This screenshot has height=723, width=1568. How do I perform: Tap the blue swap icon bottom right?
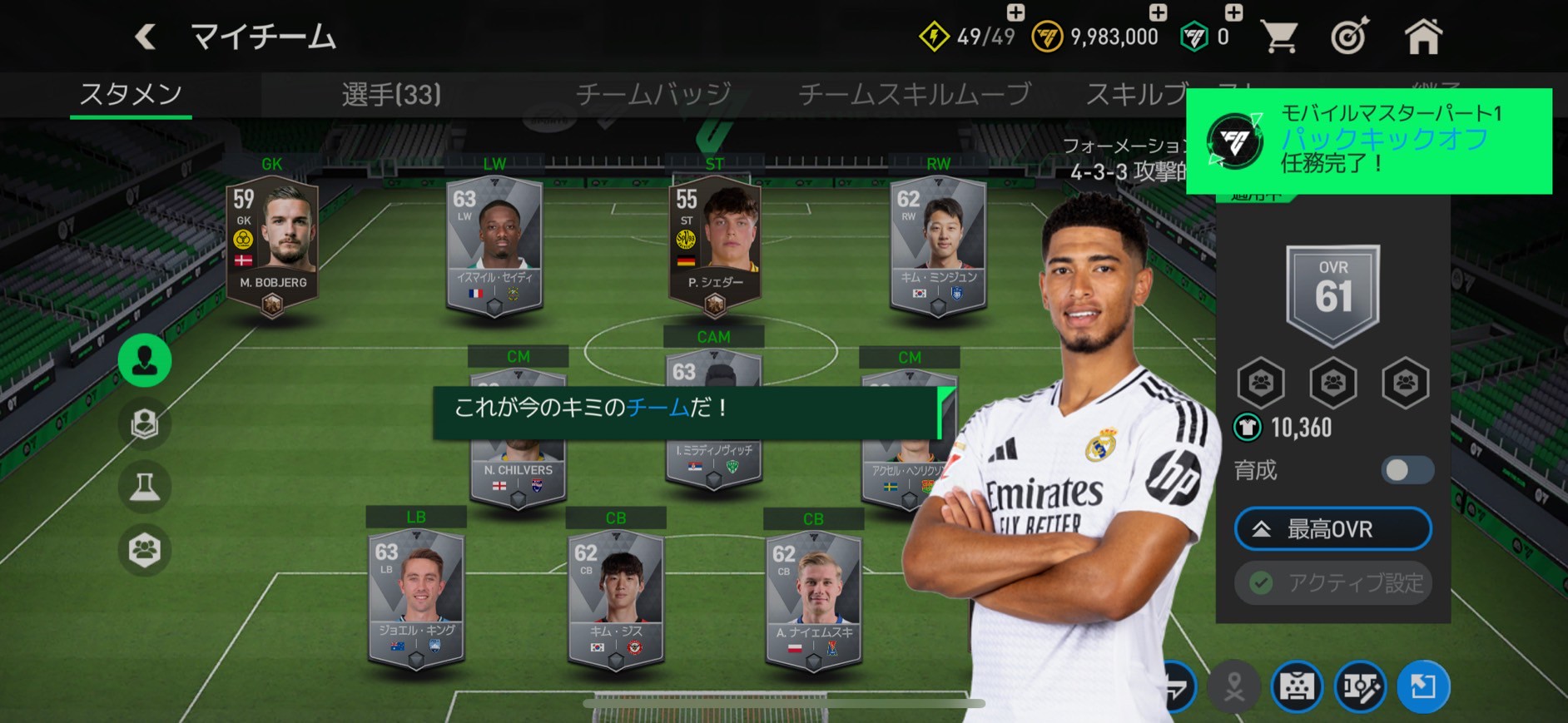click(1423, 686)
